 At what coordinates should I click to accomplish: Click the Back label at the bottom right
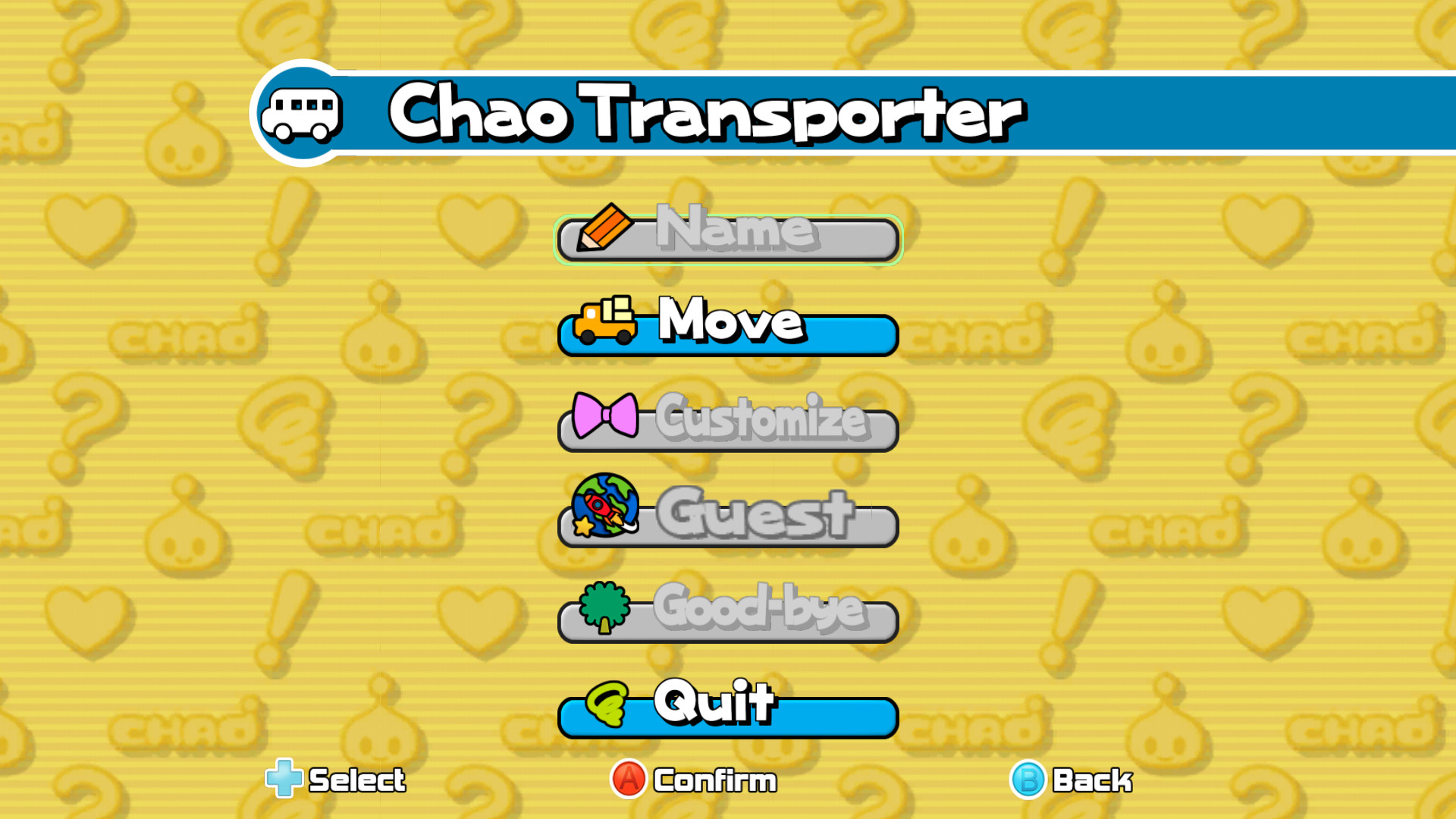(1092, 780)
